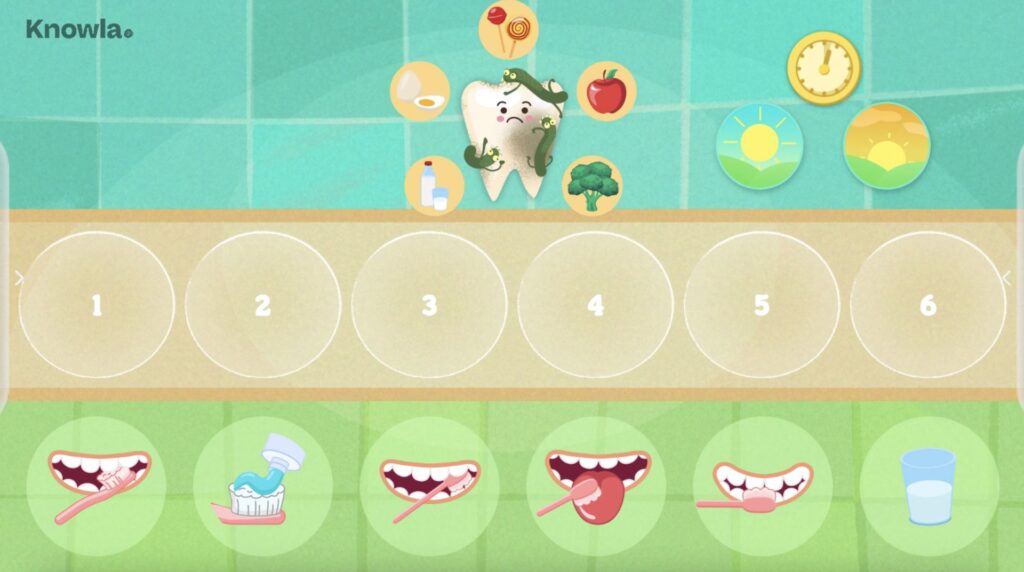The image size is (1024, 572).
Task: Choose the numbered slot 3
Action: point(429,305)
